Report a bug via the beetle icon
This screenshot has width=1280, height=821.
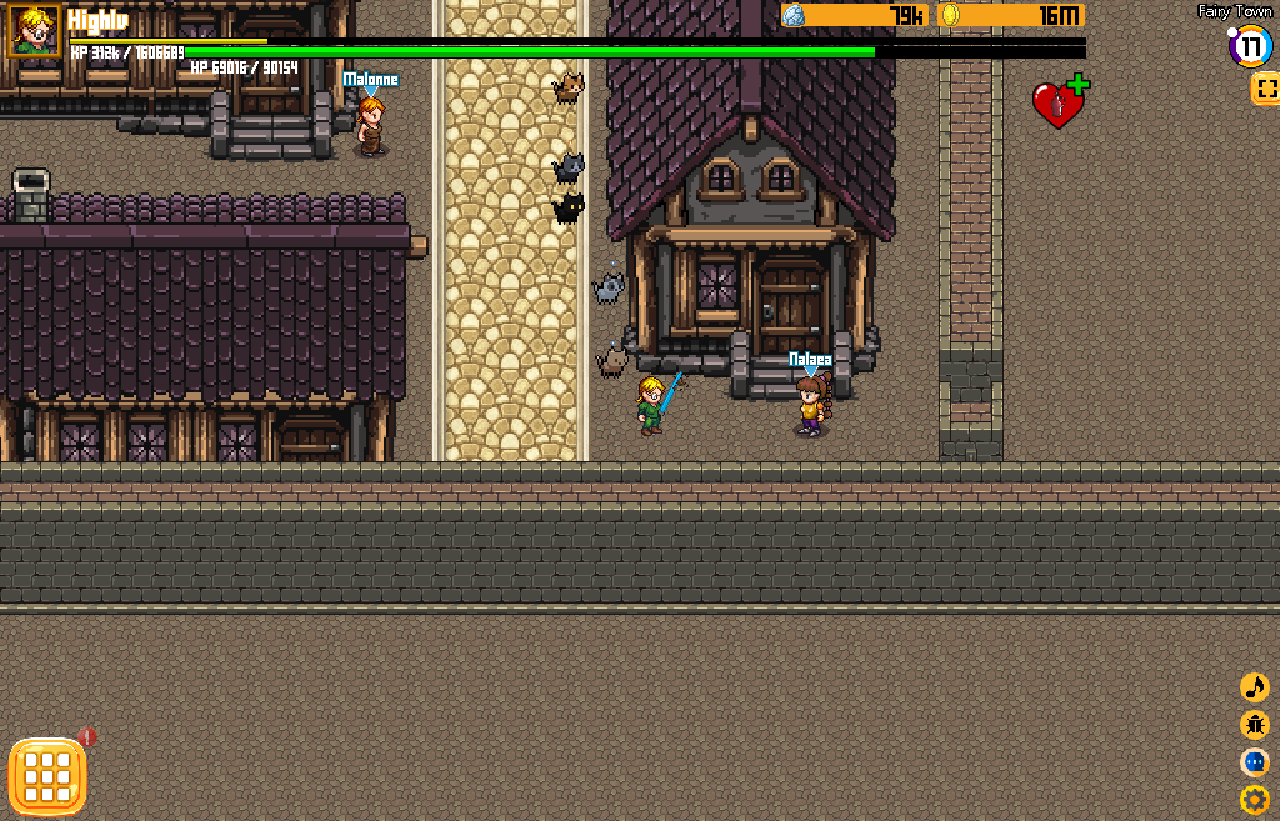(x=1254, y=725)
